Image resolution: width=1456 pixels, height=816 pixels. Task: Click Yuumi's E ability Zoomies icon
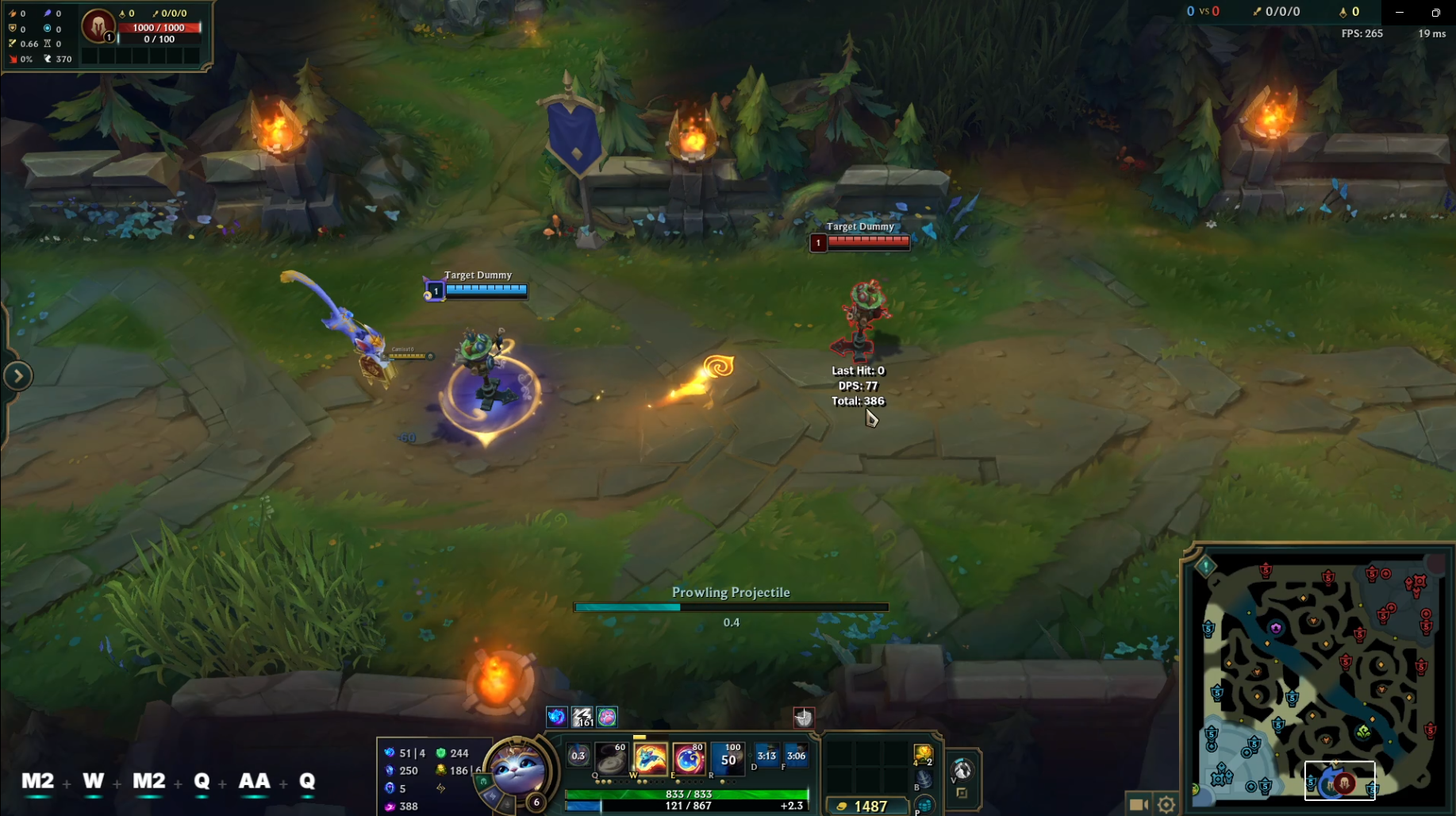[687, 758]
